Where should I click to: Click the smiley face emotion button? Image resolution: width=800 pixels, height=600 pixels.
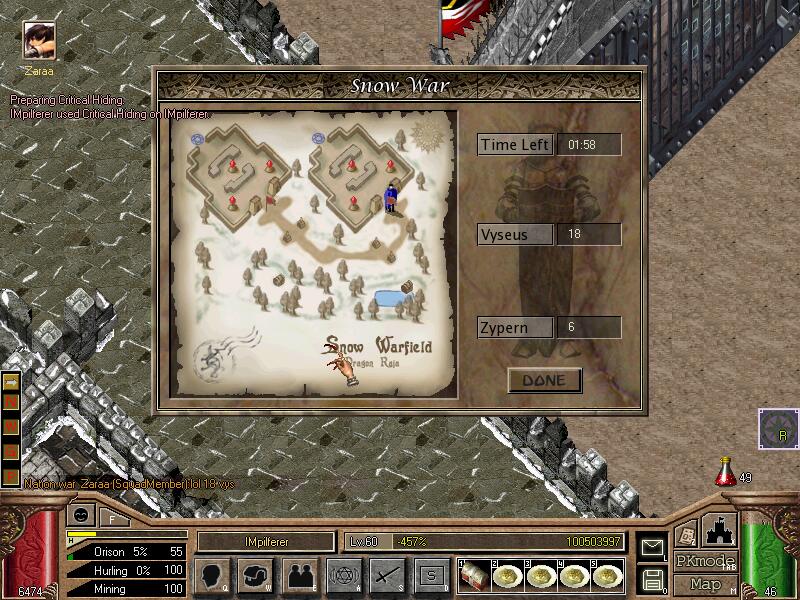pos(80,516)
